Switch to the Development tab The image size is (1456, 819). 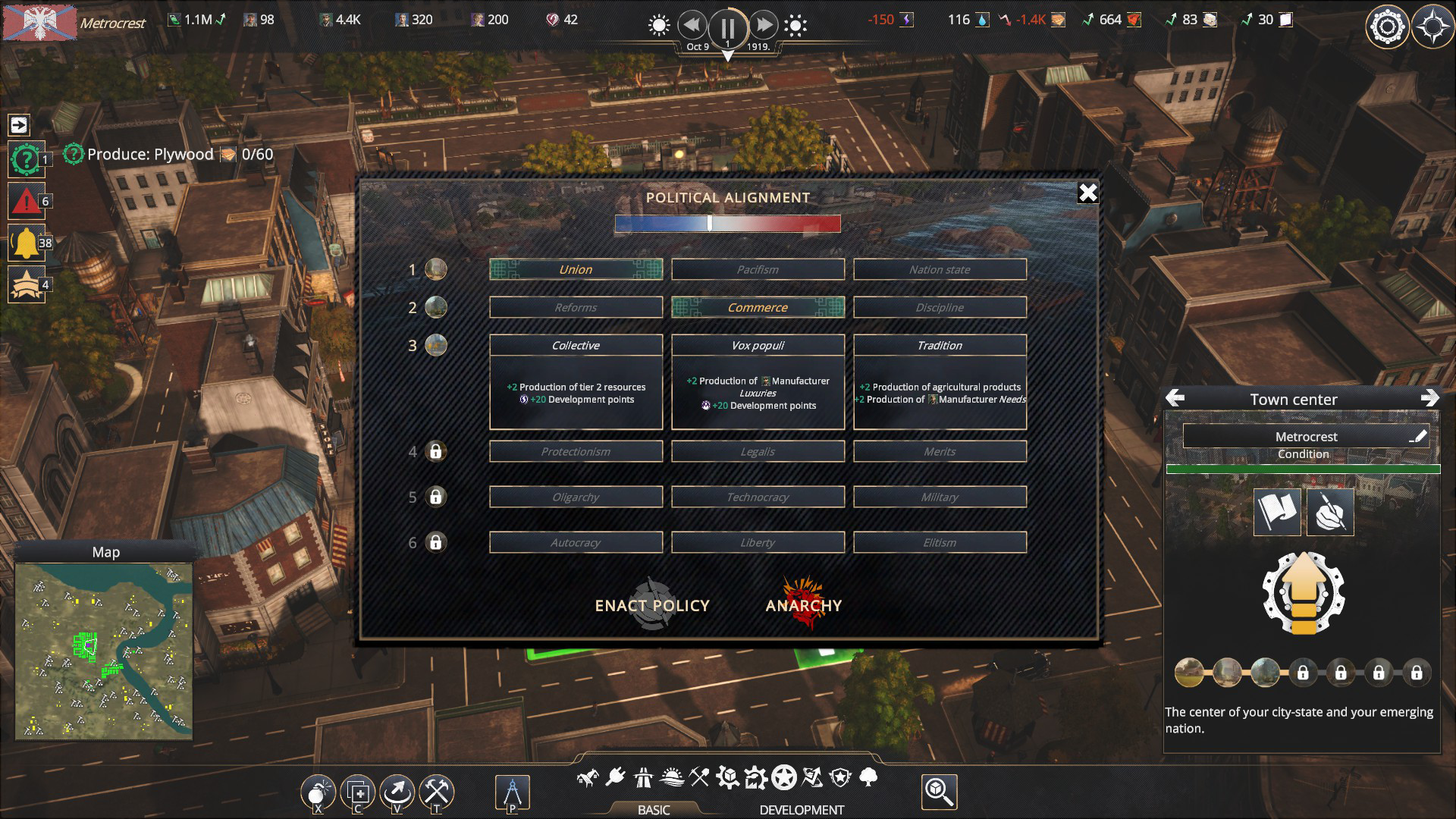click(x=802, y=809)
